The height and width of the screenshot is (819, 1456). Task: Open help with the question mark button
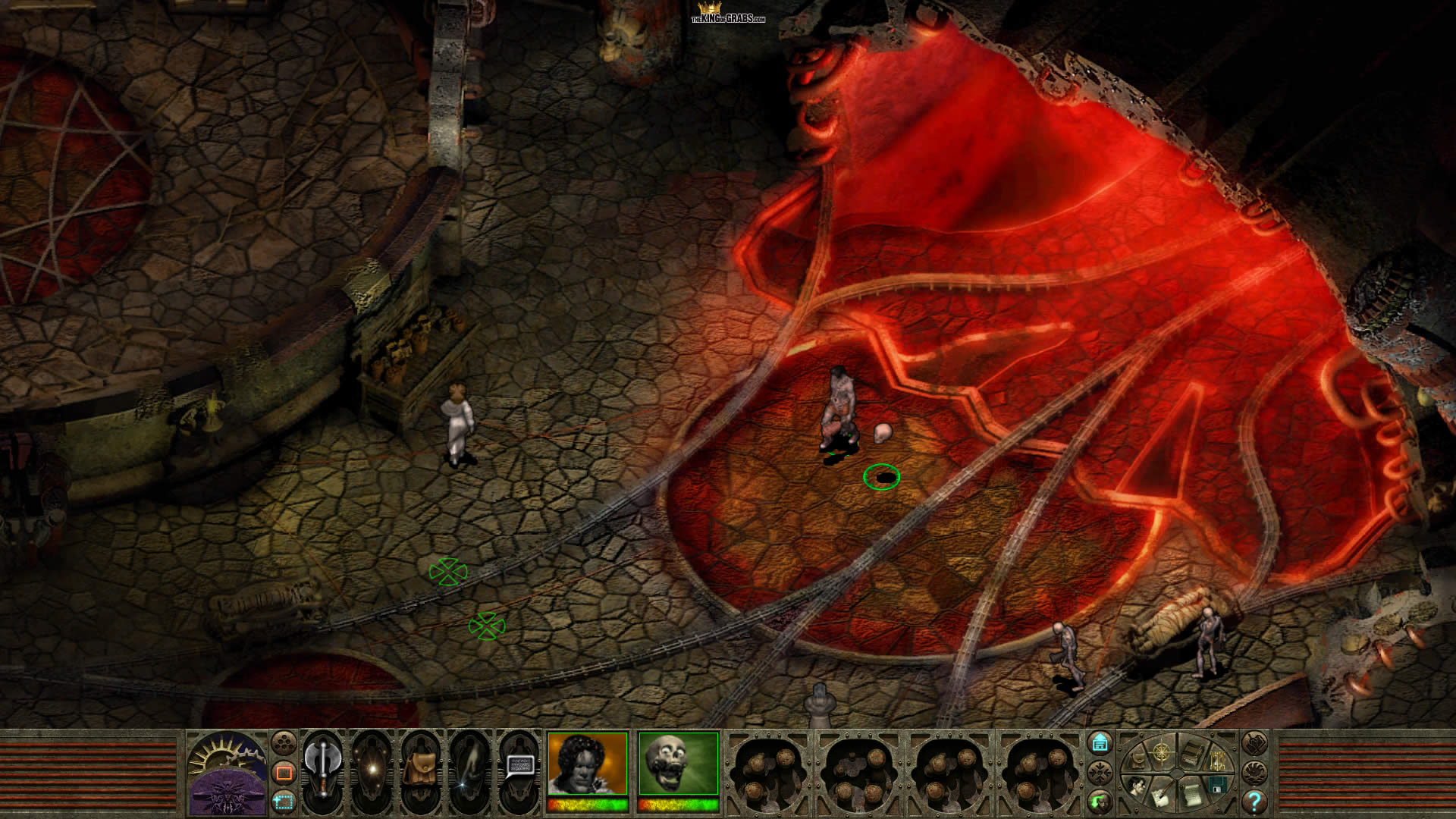[1254, 801]
